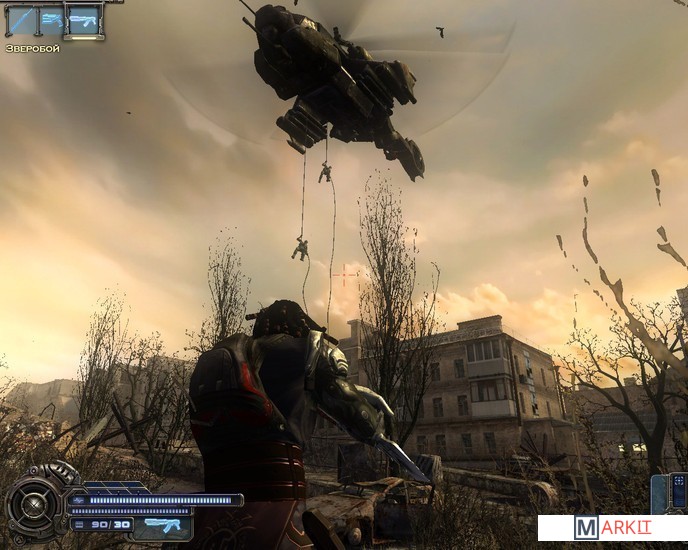Switch to the pistol weapon slot
The image size is (688, 550).
tap(51, 20)
